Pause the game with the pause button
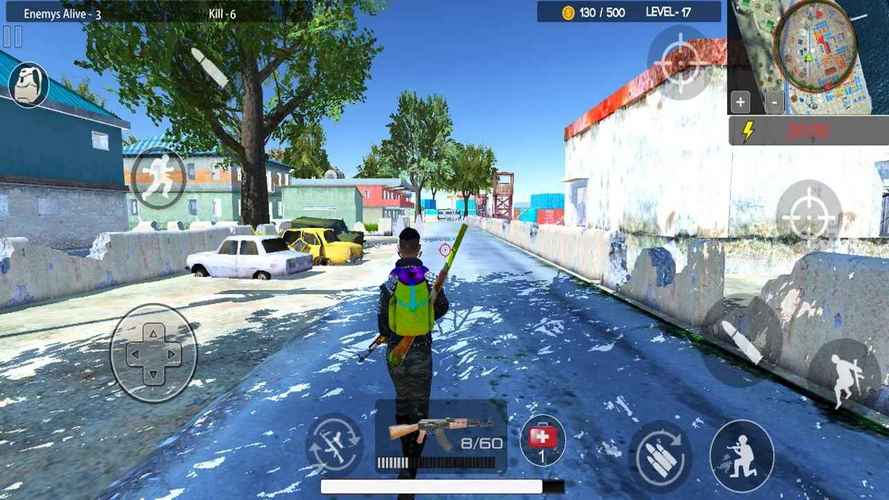The height and width of the screenshot is (500, 889). pyautogui.click(x=12, y=37)
